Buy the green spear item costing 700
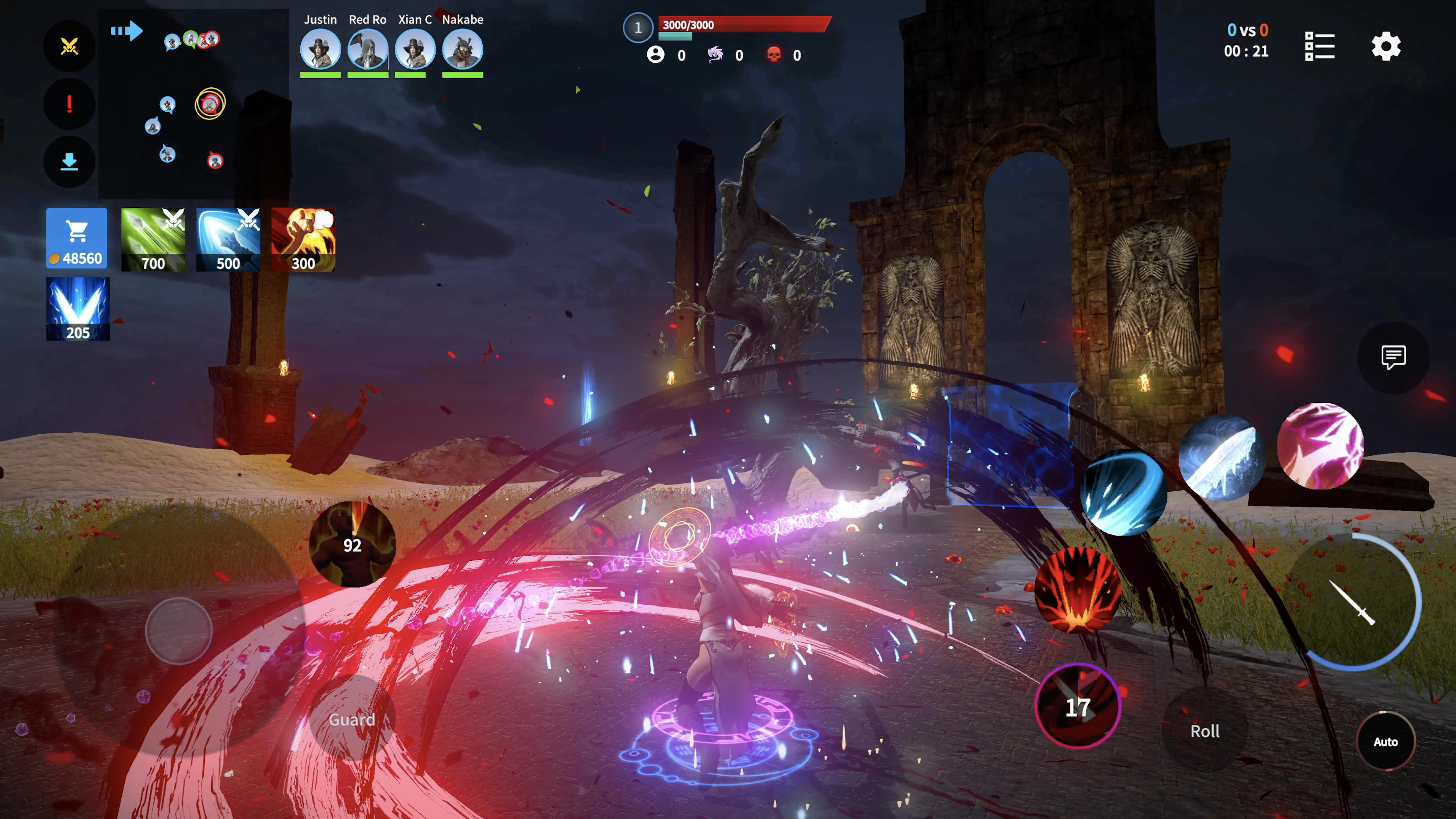 (x=152, y=240)
